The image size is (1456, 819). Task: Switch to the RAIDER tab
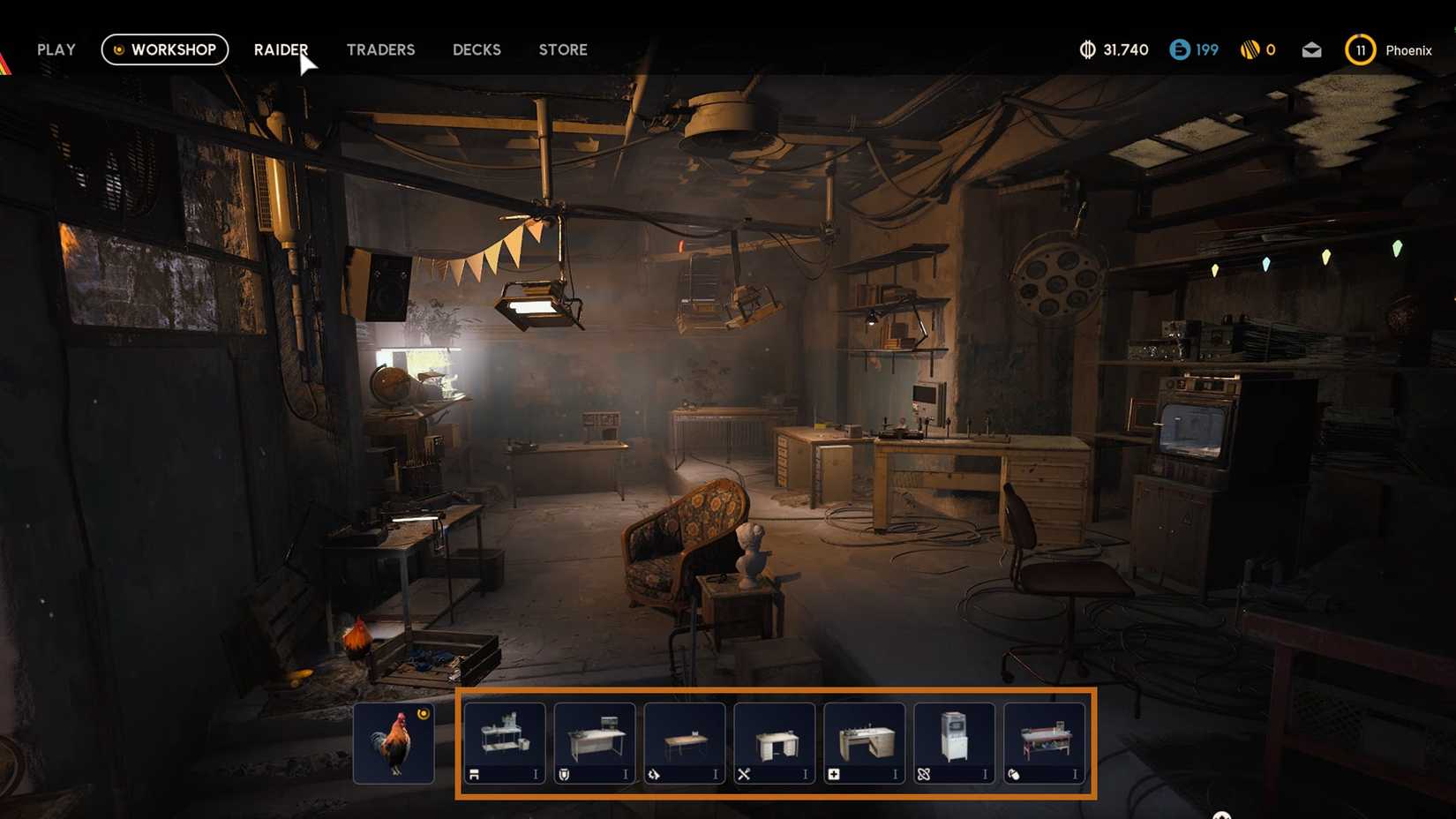tap(281, 49)
